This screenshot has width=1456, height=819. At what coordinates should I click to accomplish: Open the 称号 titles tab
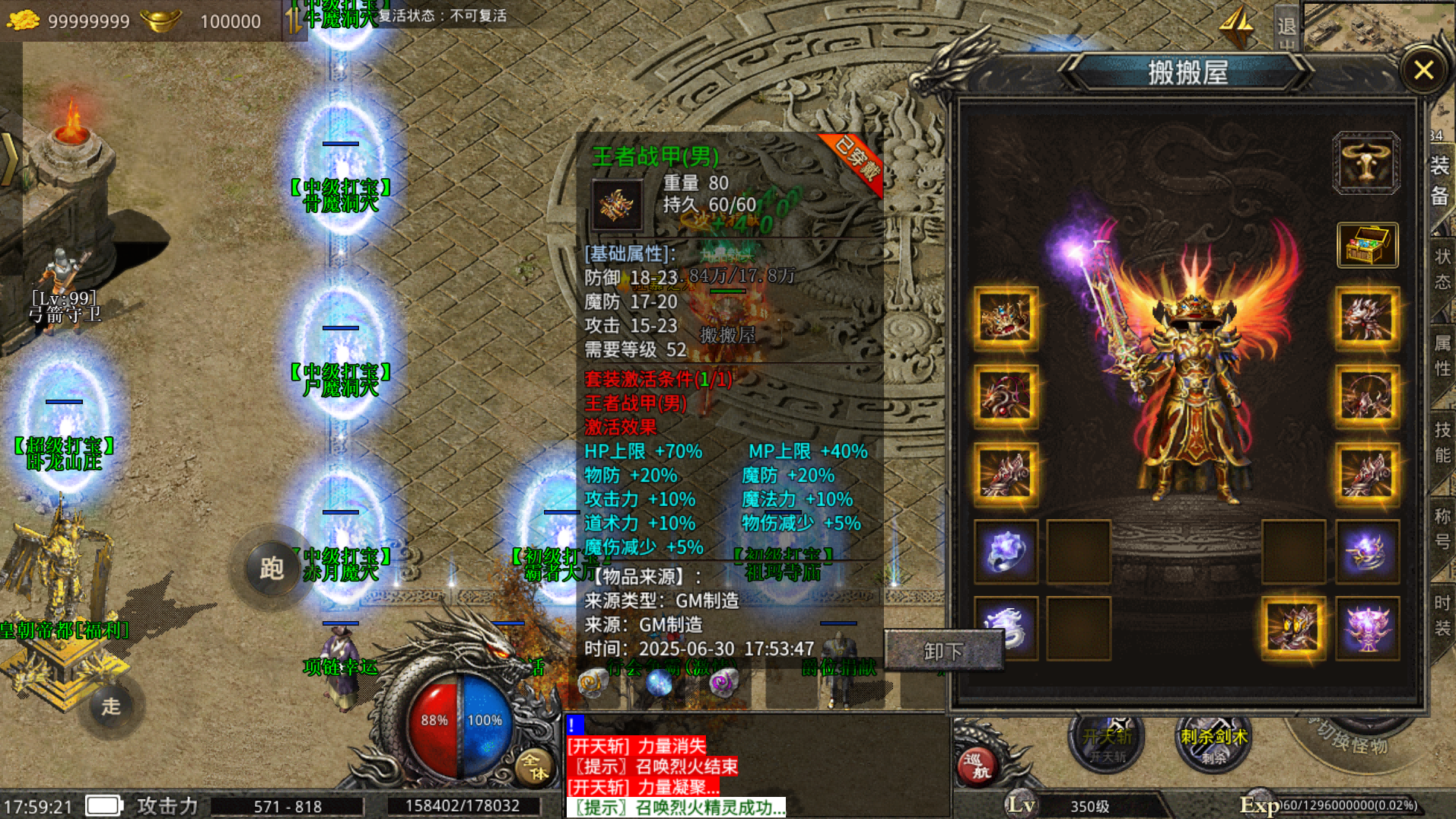click(1442, 528)
